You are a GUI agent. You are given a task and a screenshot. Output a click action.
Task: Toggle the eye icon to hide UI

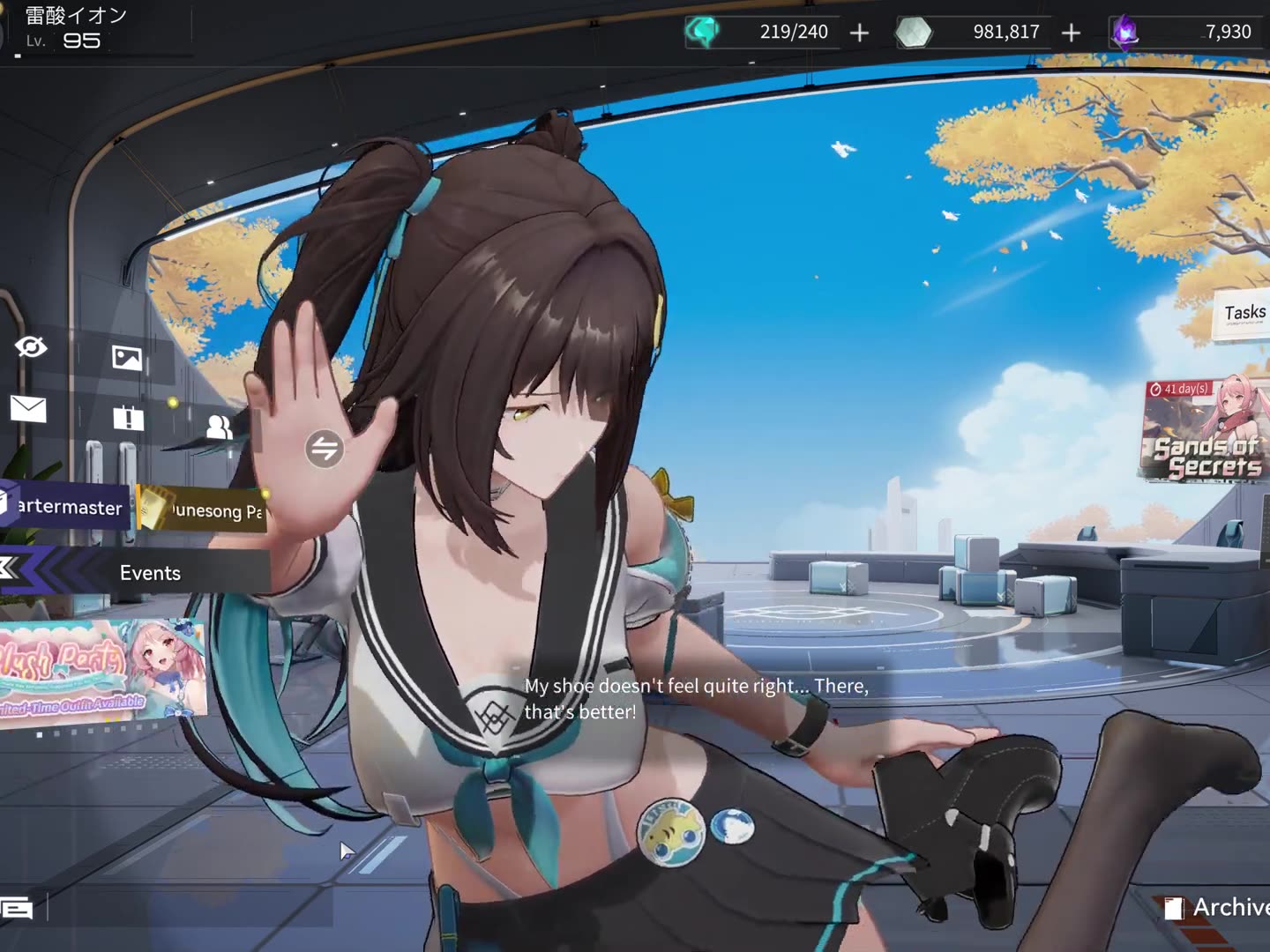tap(31, 347)
